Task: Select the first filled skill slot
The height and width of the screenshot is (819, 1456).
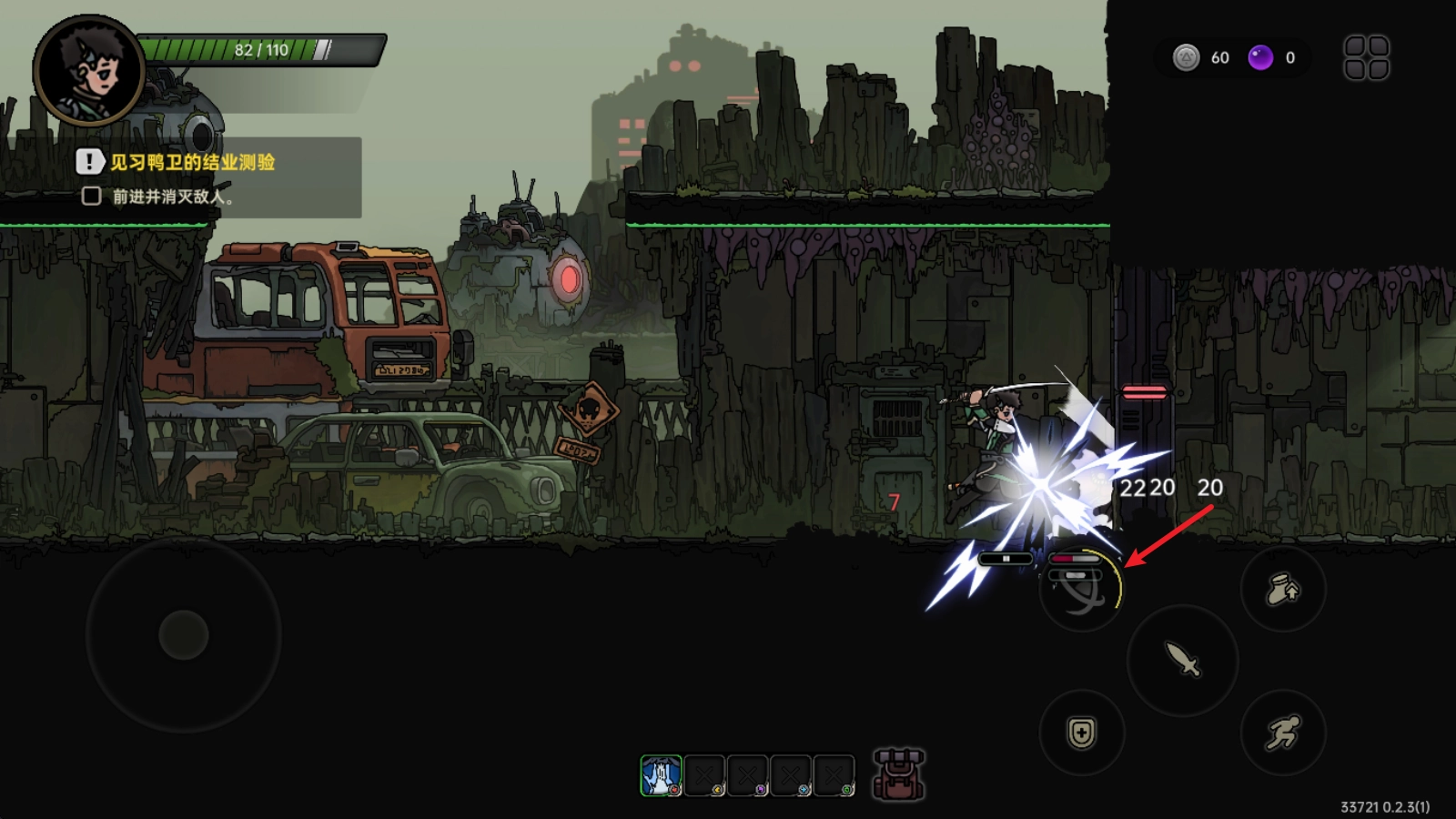Action: click(661, 776)
